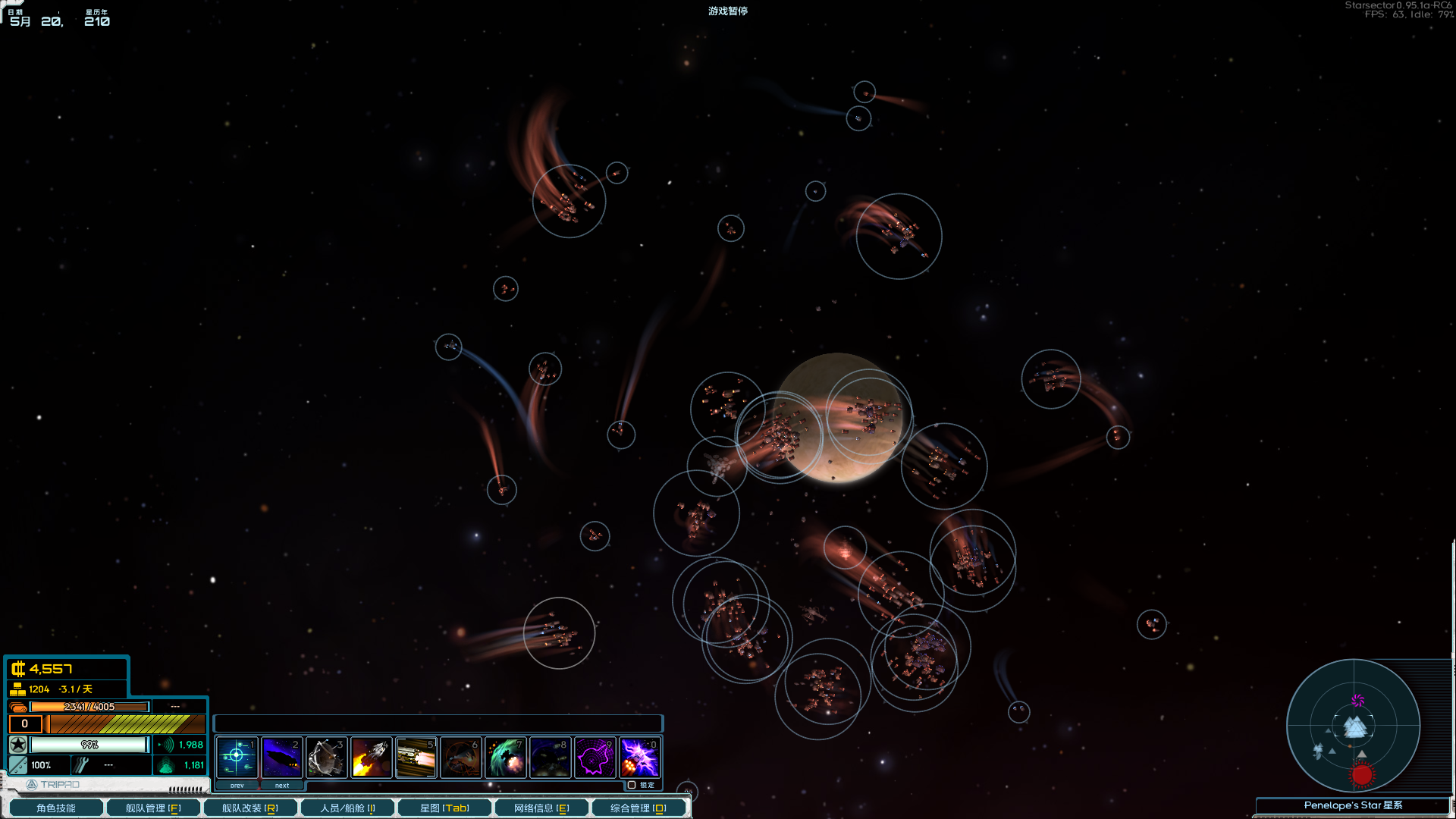Open the star map via 星图 [Tab]
Screen dimensions: 1456x819
point(445,808)
